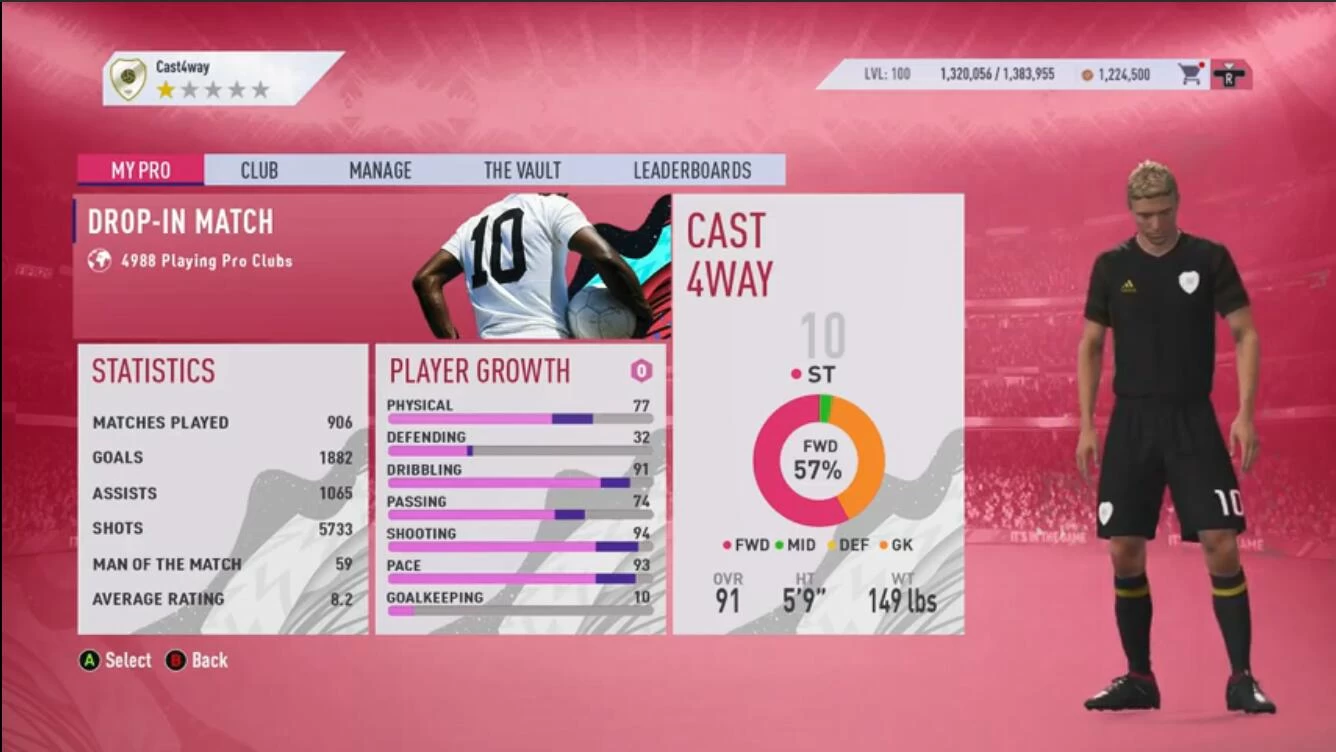Show the Leaderboards tab
1336x752 pixels.
[692, 170]
